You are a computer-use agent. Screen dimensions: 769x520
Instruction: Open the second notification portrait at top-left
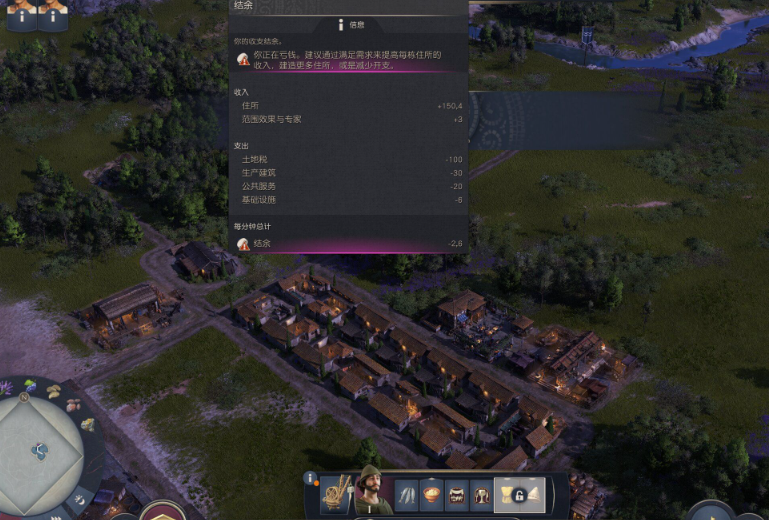[x=53, y=14]
